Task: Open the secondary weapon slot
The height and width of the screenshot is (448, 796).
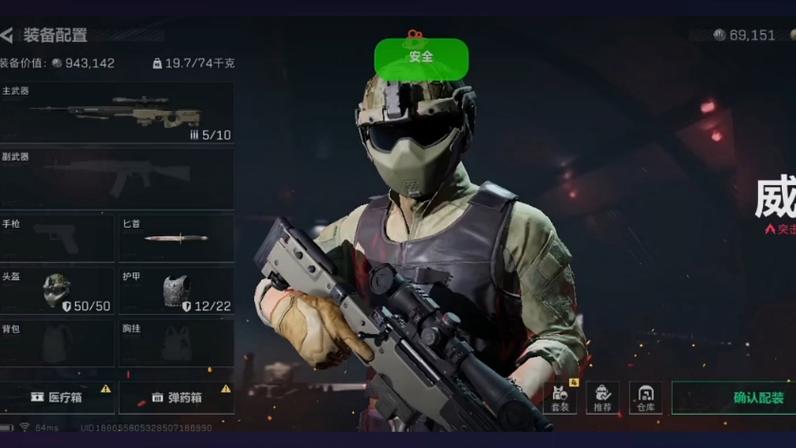Action: point(117,178)
